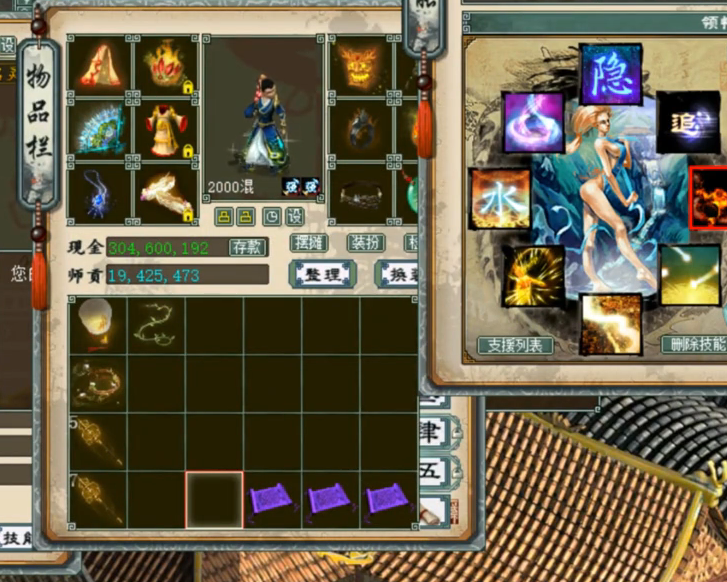Click the 存款 deposit button
This screenshot has height=582, width=727.
click(246, 247)
